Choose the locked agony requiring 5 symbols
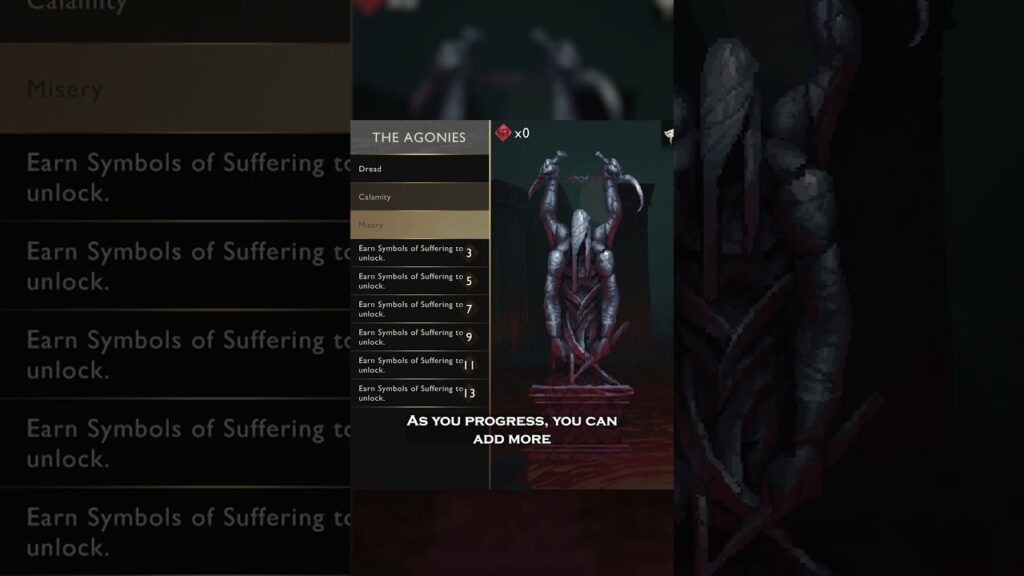 point(419,281)
